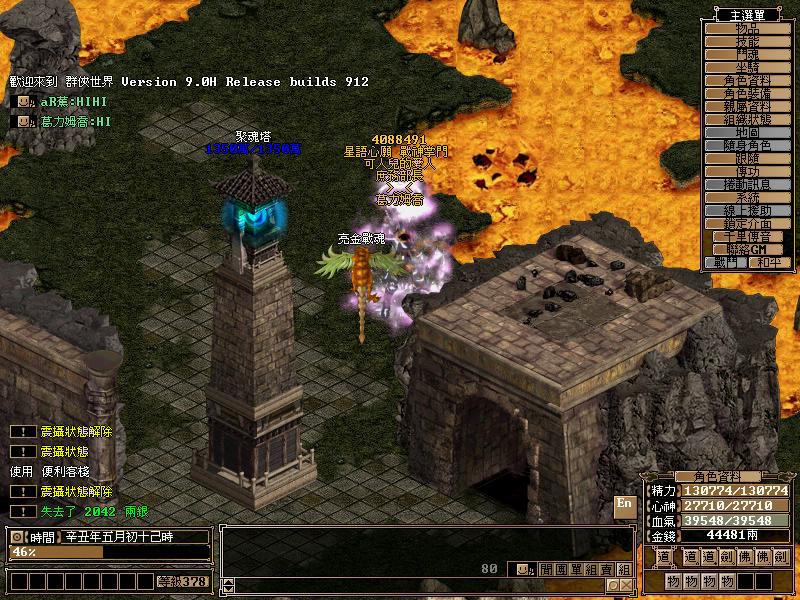This screenshot has width=800, height=600.
Task: Select the 坐騎 mount menu entry
Action: pos(747,67)
